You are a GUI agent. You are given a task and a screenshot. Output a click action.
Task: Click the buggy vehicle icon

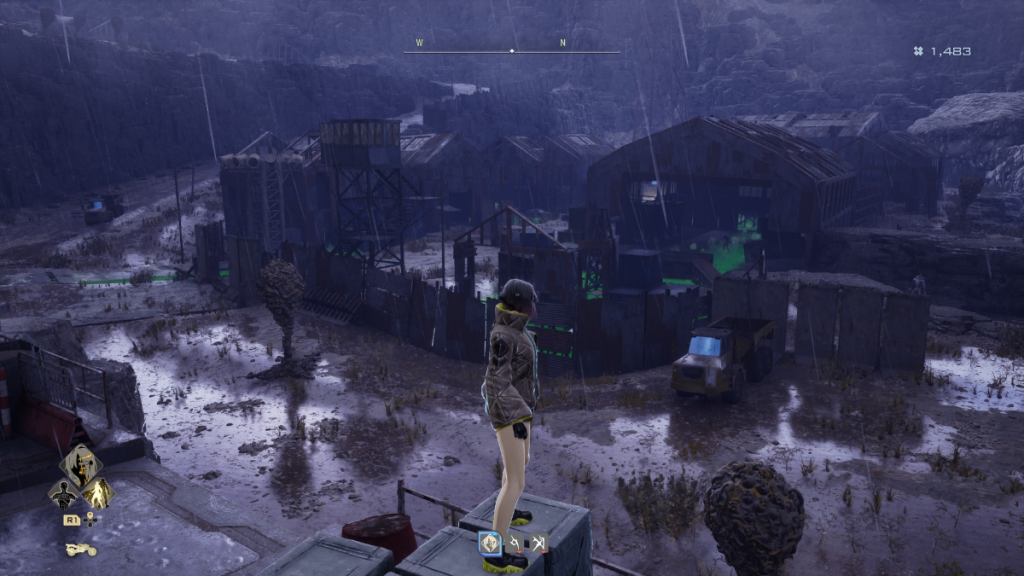pyautogui.click(x=80, y=549)
